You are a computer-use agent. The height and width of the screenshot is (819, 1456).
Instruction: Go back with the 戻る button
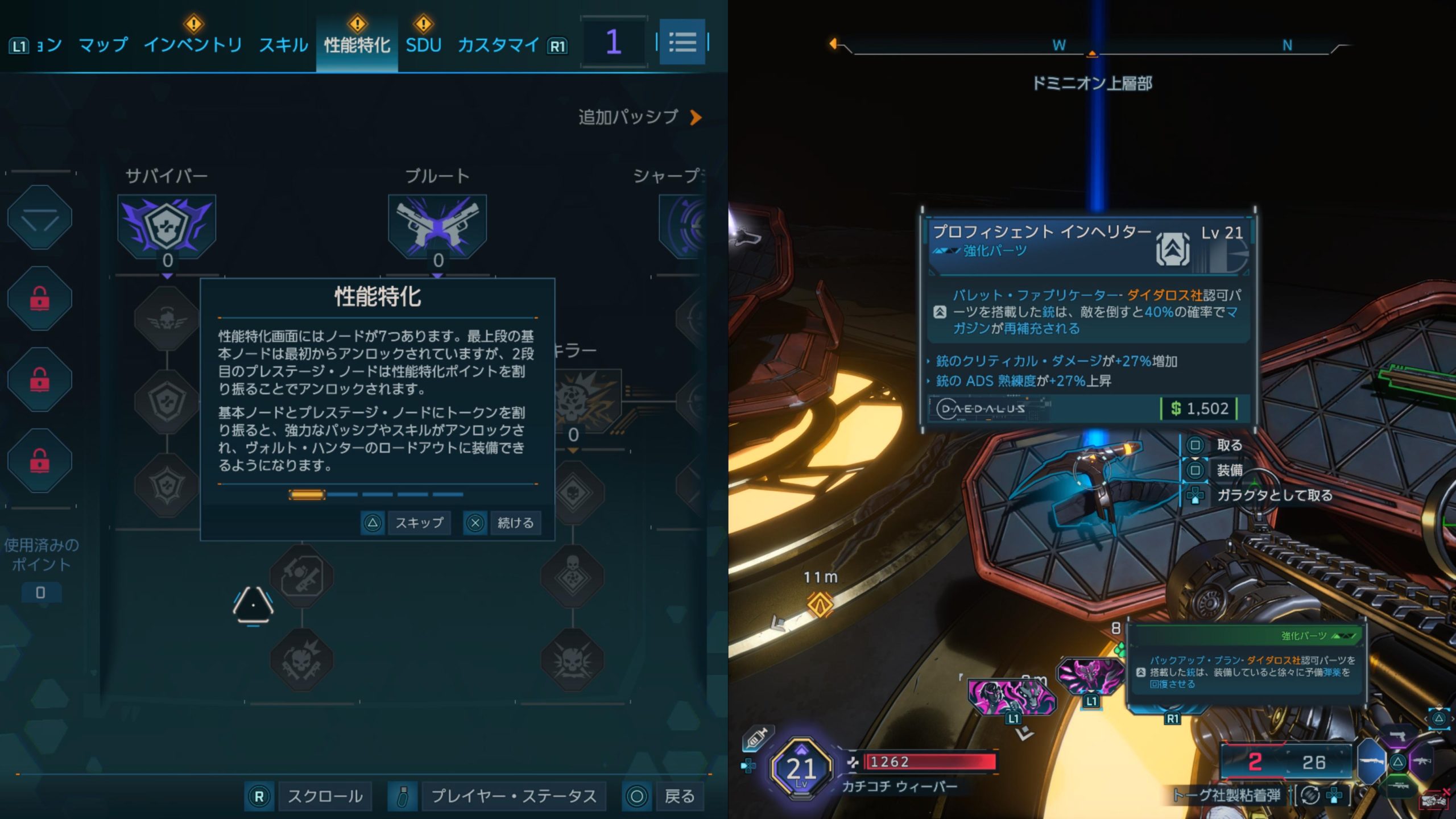[x=679, y=796]
